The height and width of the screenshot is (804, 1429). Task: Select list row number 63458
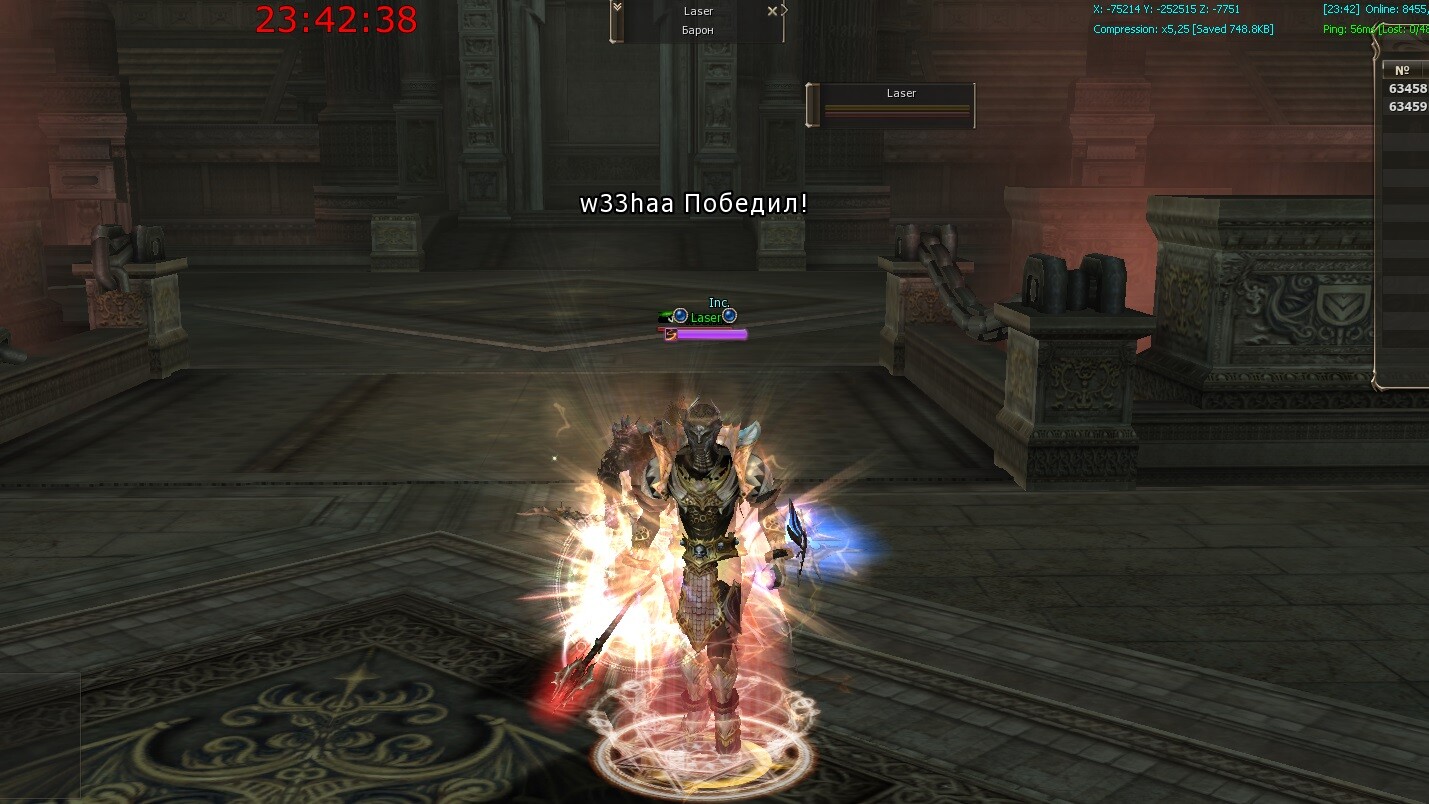point(1407,89)
